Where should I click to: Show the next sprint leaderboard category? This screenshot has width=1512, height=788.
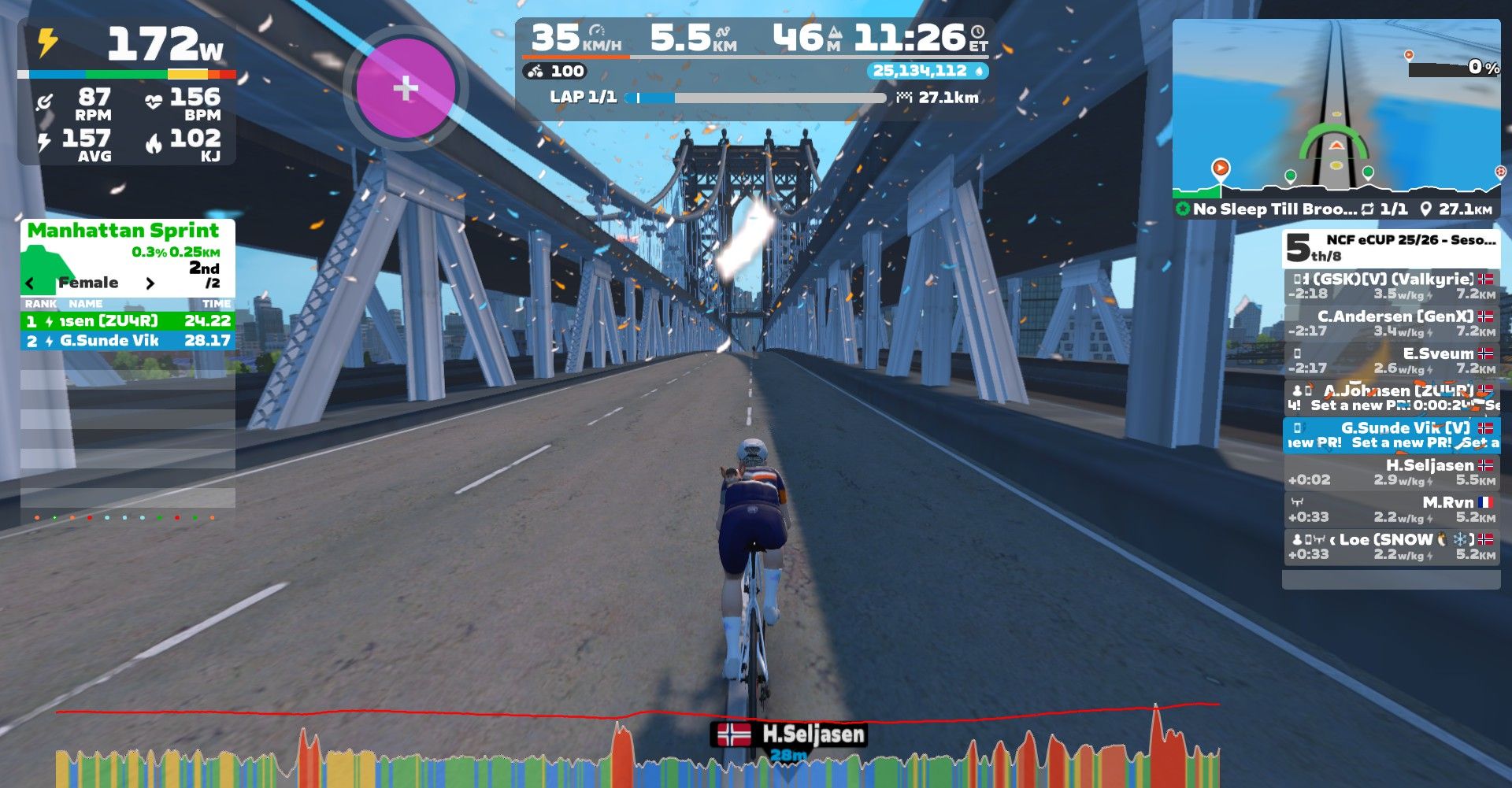pos(150,283)
